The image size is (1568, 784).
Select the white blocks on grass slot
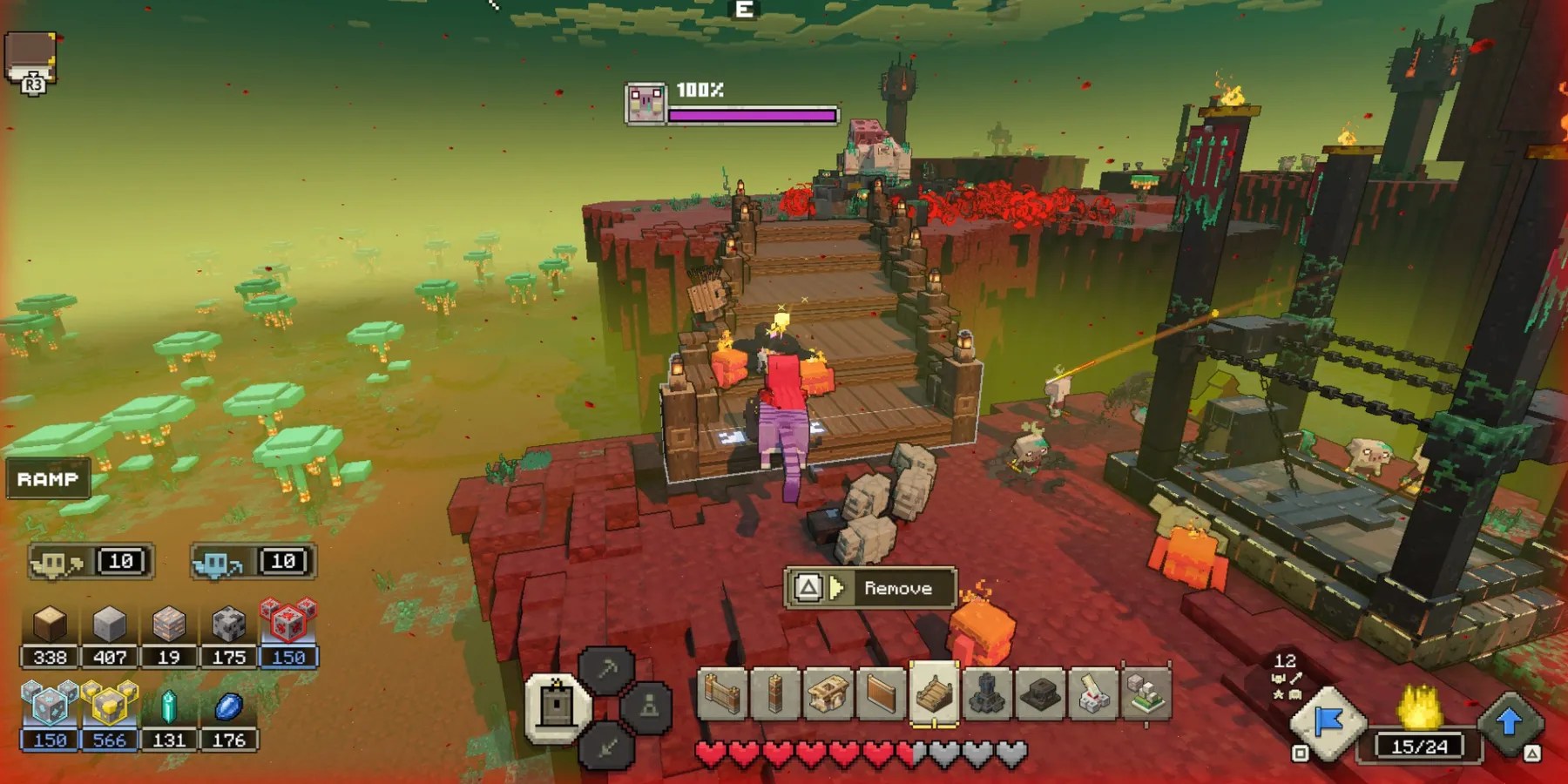tap(1146, 696)
